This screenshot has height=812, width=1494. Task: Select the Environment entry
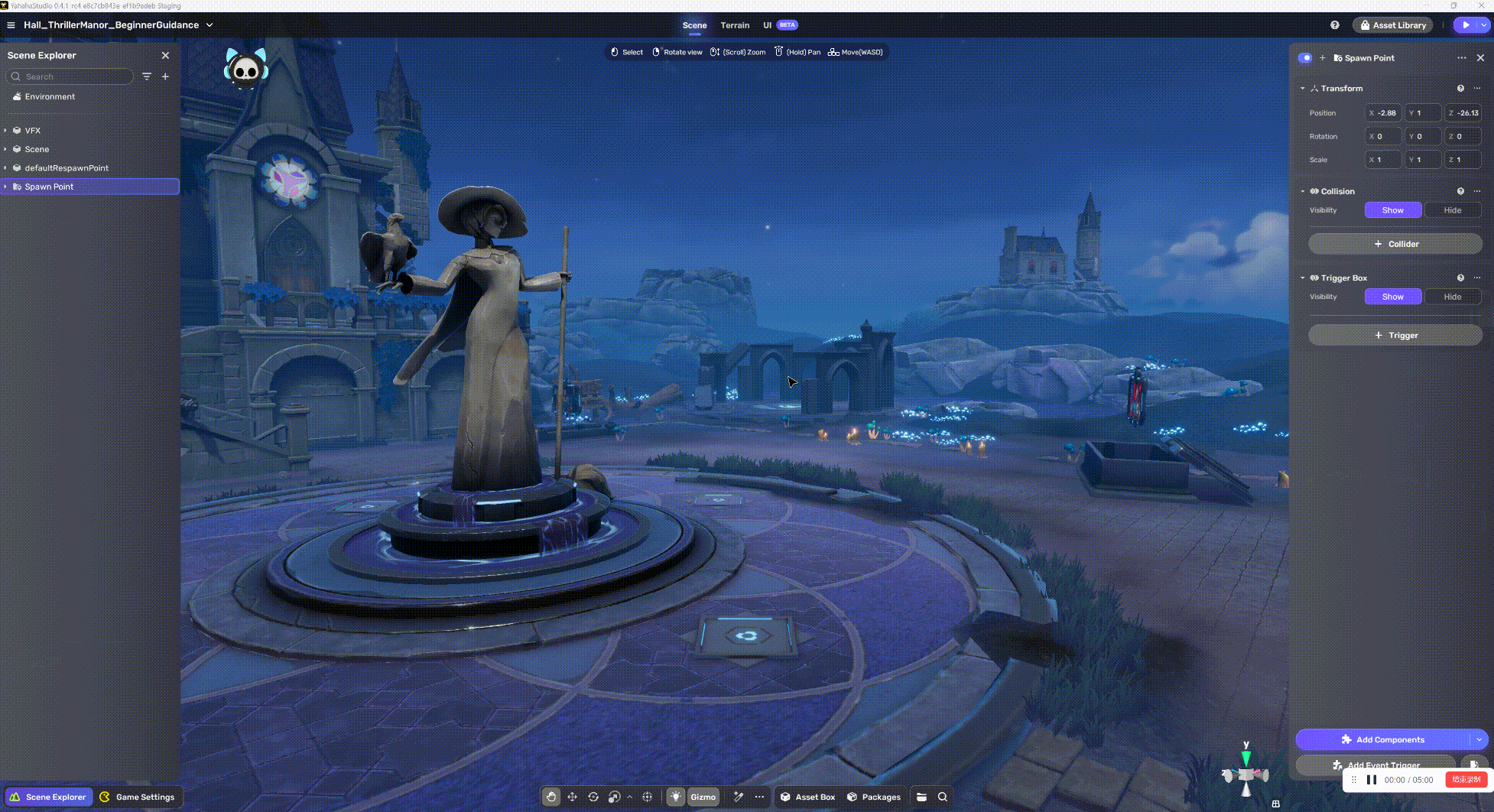click(x=50, y=97)
